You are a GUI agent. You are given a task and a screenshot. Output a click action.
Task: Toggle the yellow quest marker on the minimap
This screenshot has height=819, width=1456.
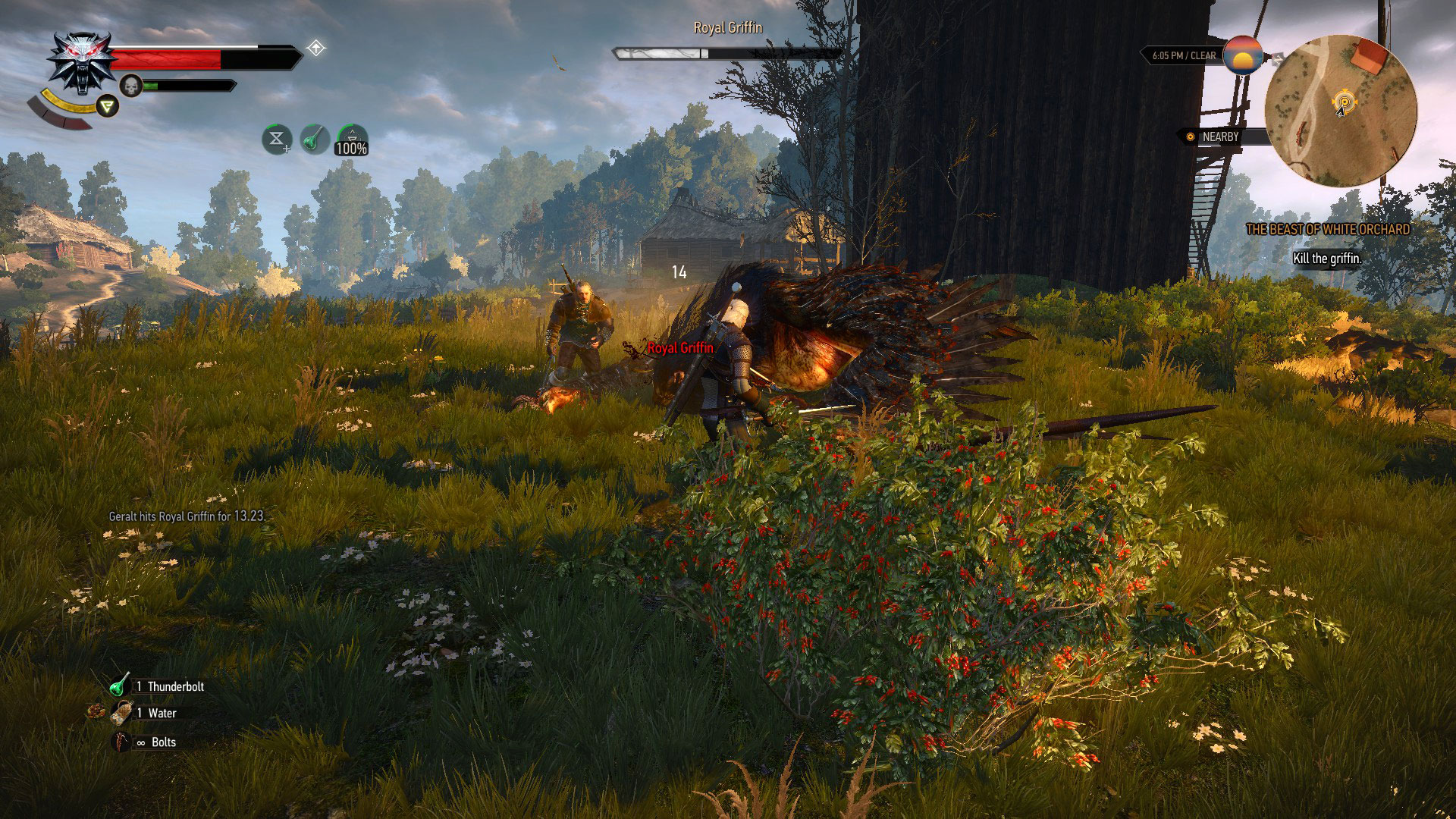[1345, 101]
